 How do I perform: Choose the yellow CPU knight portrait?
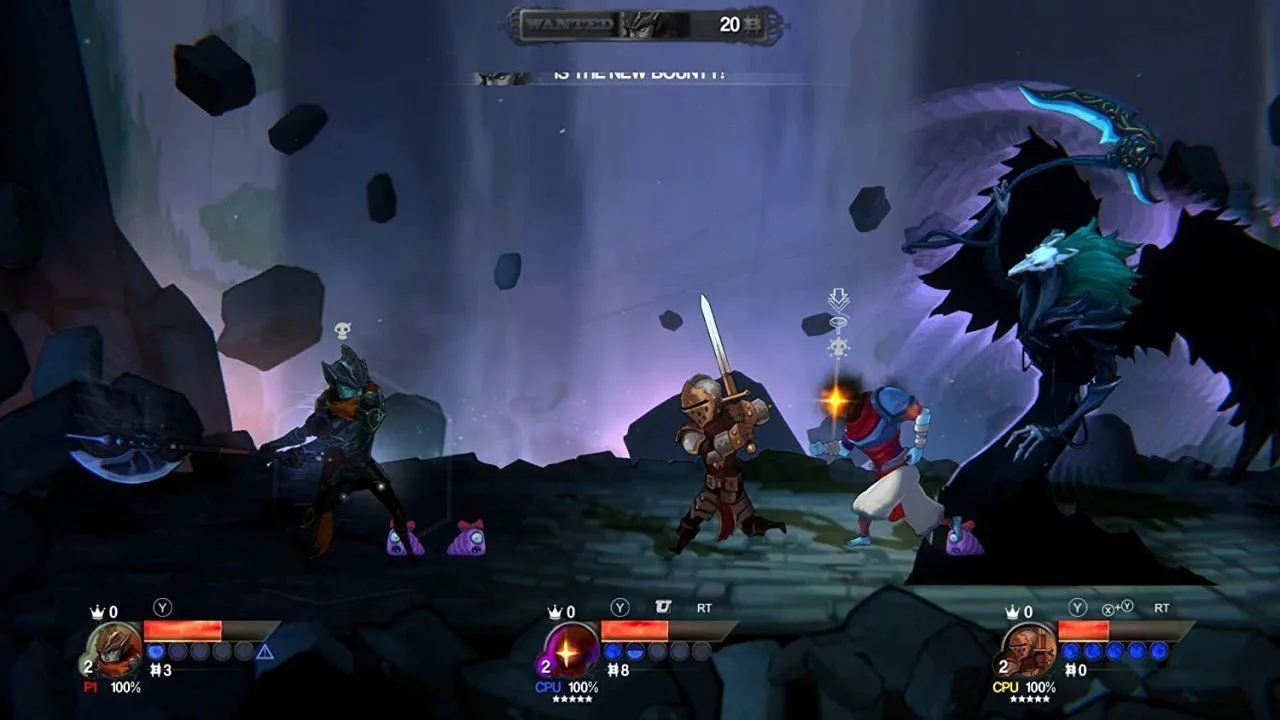(x=1030, y=649)
